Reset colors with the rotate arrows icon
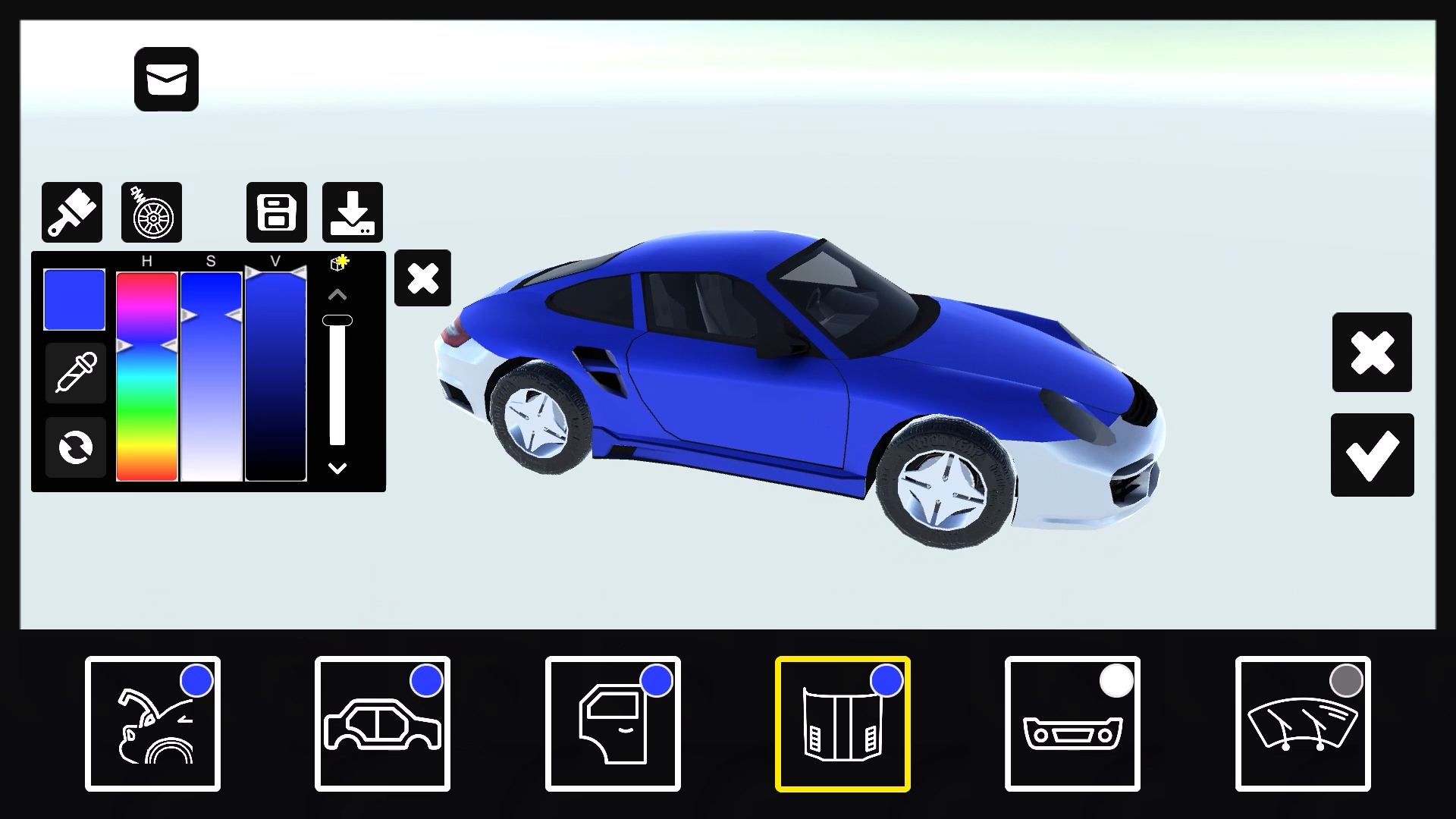Image resolution: width=1456 pixels, height=819 pixels. (x=74, y=447)
